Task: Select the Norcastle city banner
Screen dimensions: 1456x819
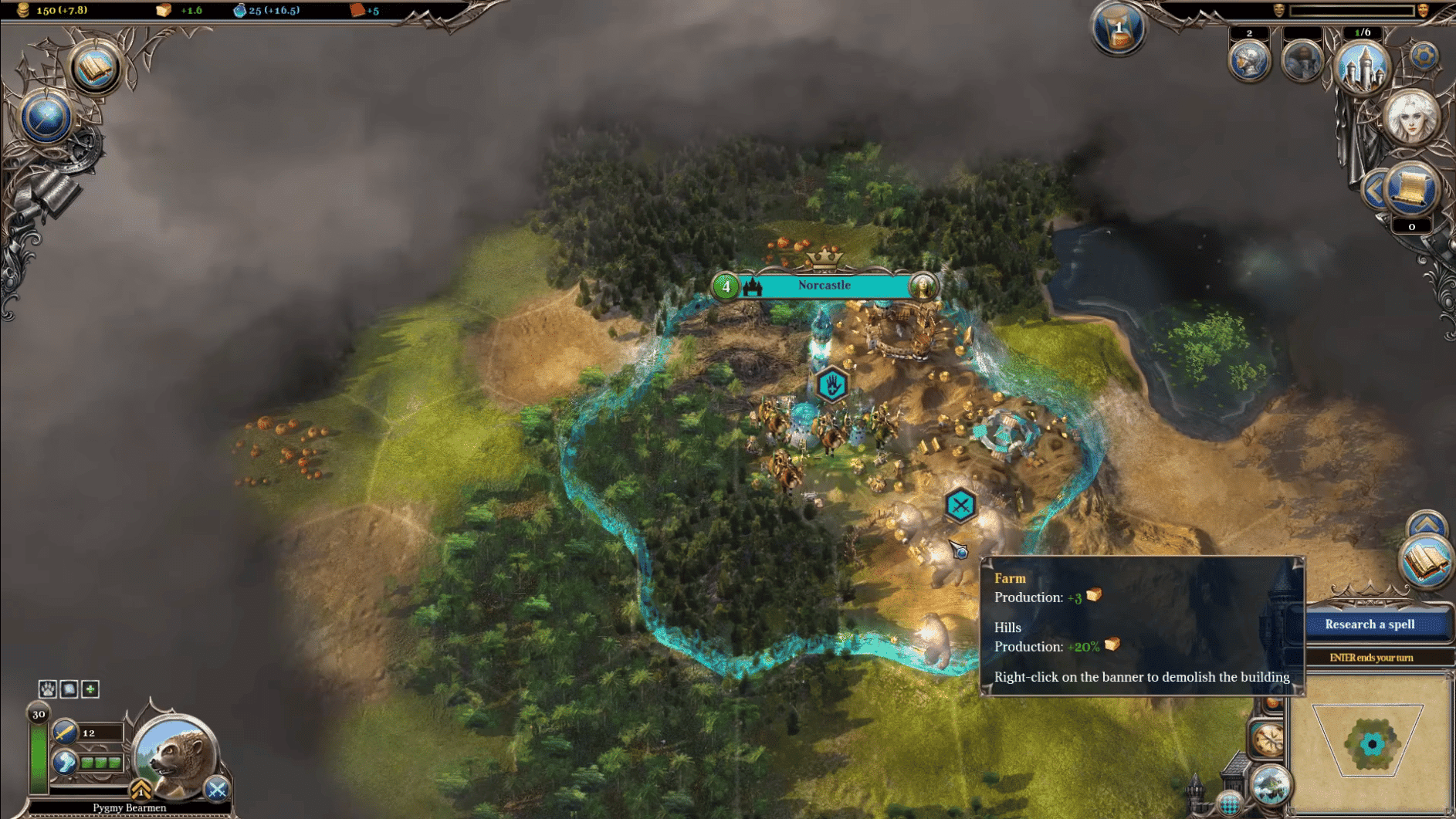Action: click(824, 286)
